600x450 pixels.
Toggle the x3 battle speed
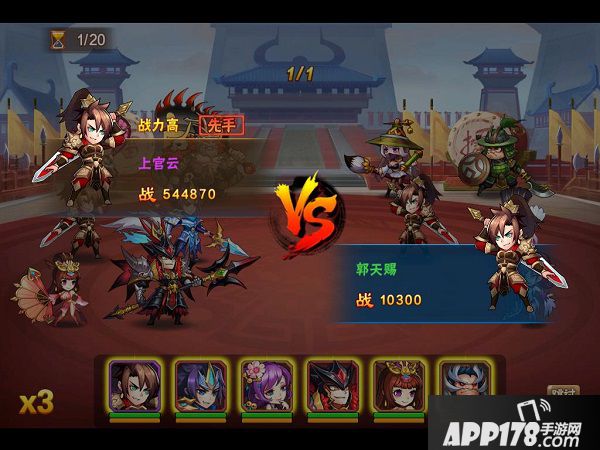[36, 402]
